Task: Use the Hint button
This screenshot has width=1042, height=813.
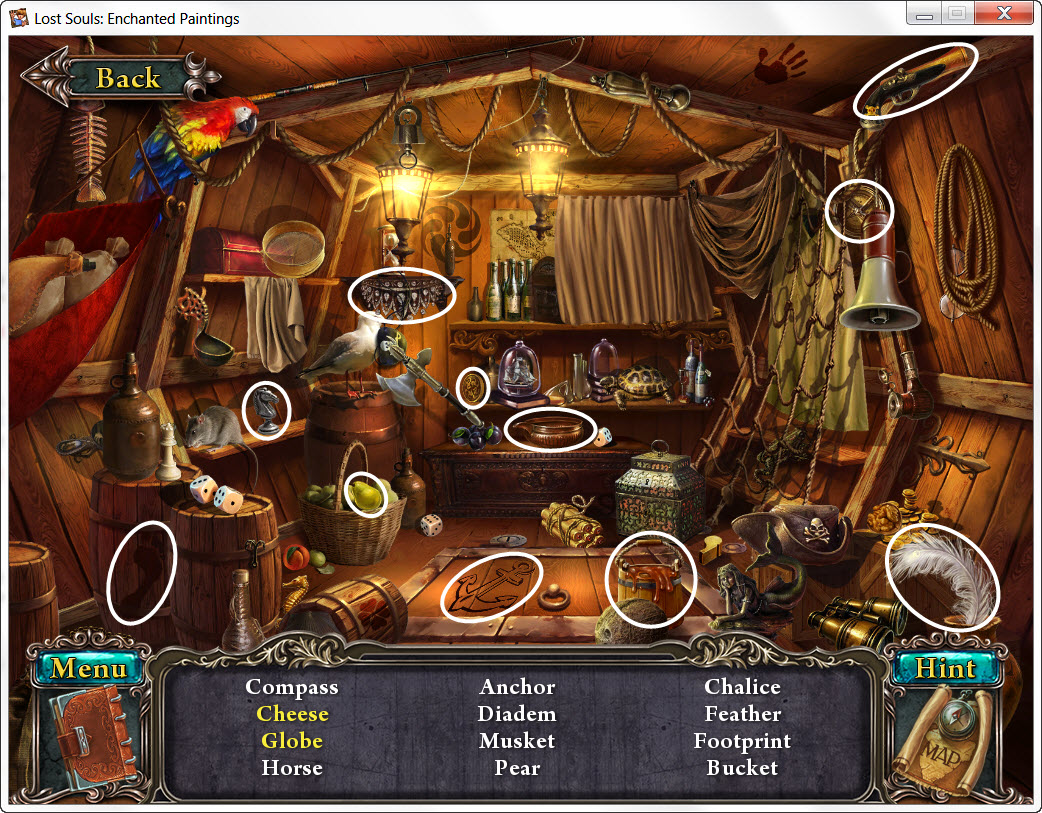Action: point(944,668)
